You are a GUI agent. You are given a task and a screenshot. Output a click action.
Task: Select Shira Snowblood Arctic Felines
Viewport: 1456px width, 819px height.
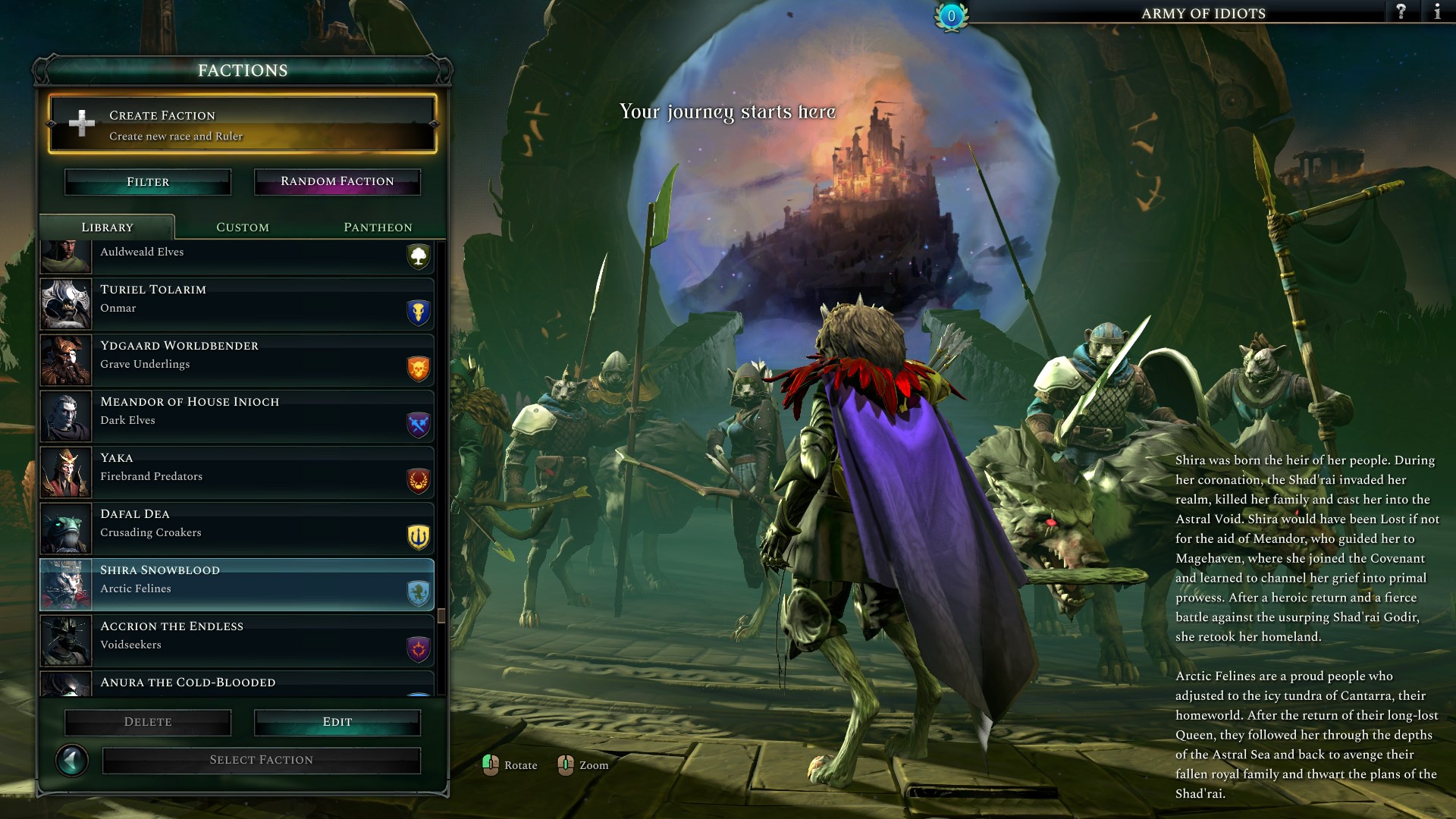pos(237,585)
